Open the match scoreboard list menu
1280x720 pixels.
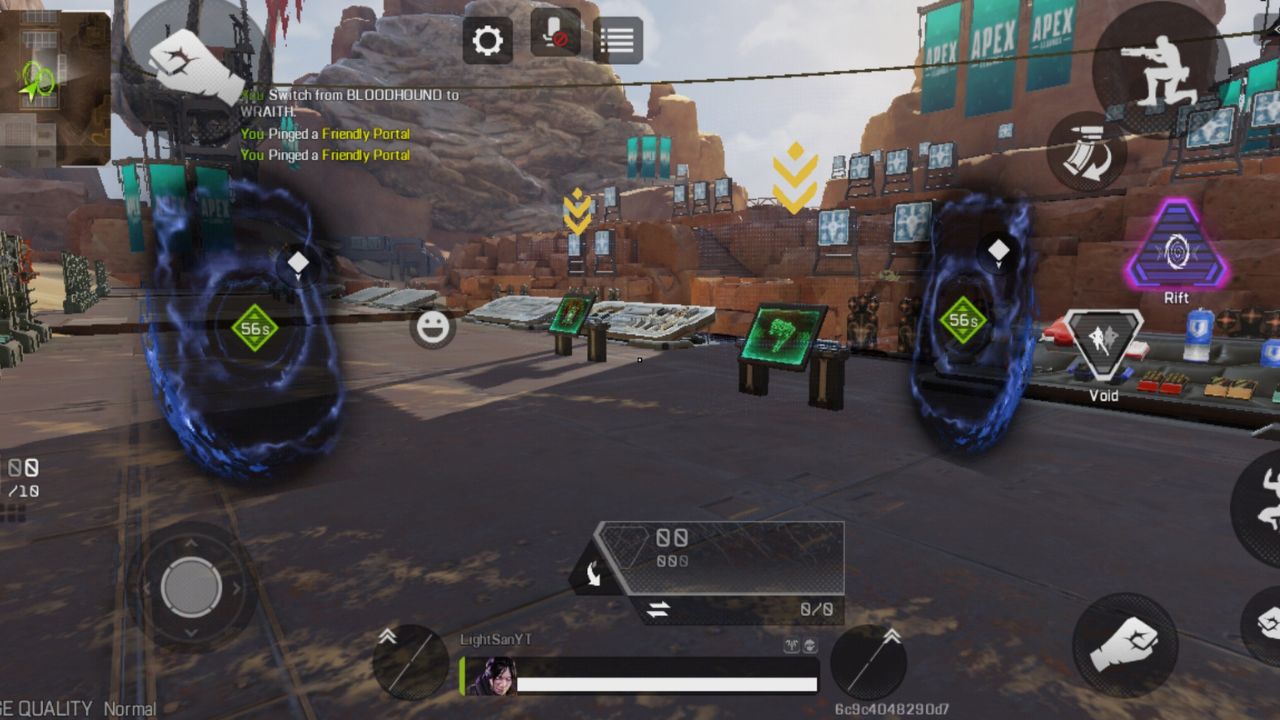617,39
